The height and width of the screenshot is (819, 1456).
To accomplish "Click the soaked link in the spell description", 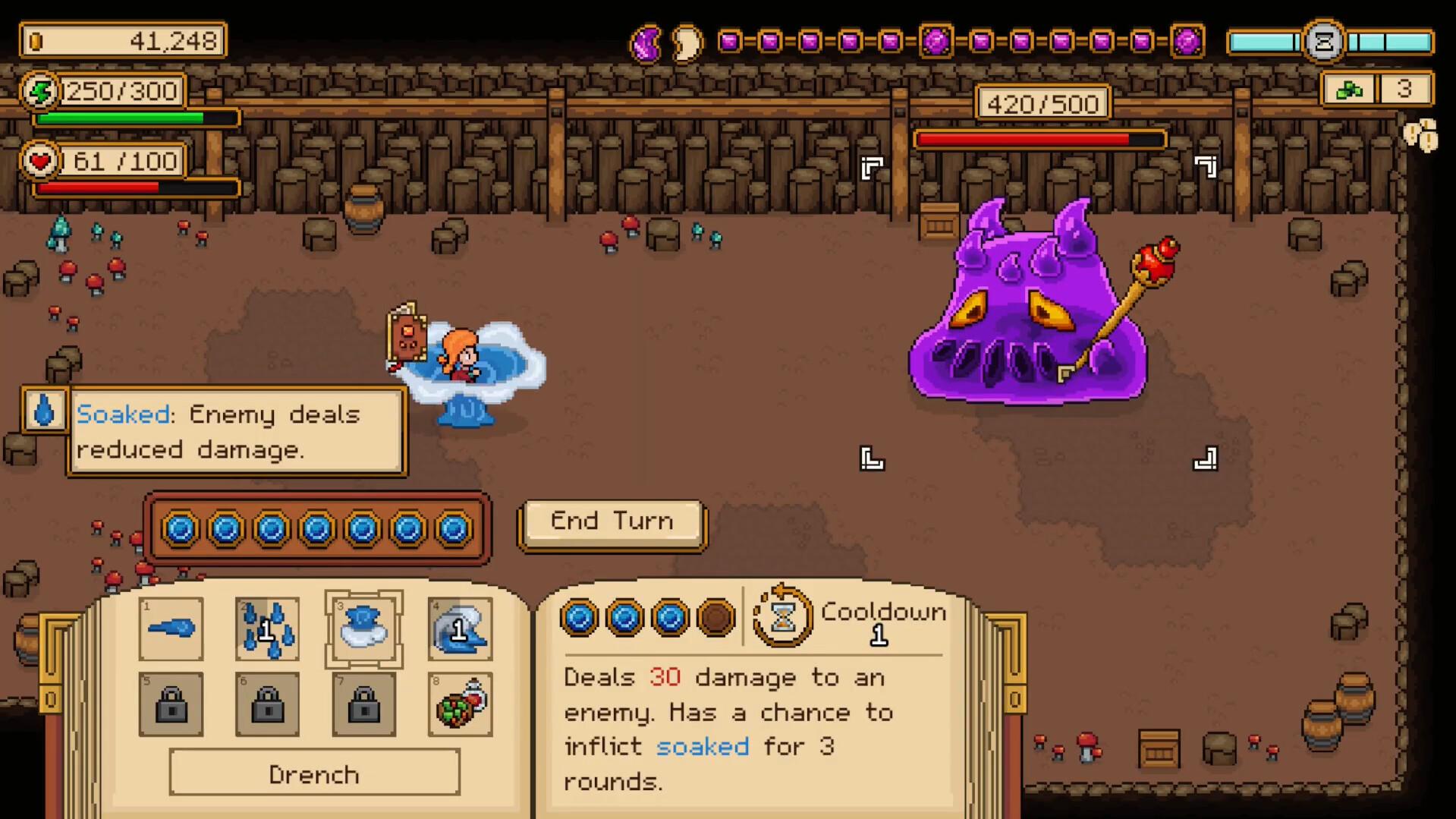I will pyautogui.click(x=703, y=746).
